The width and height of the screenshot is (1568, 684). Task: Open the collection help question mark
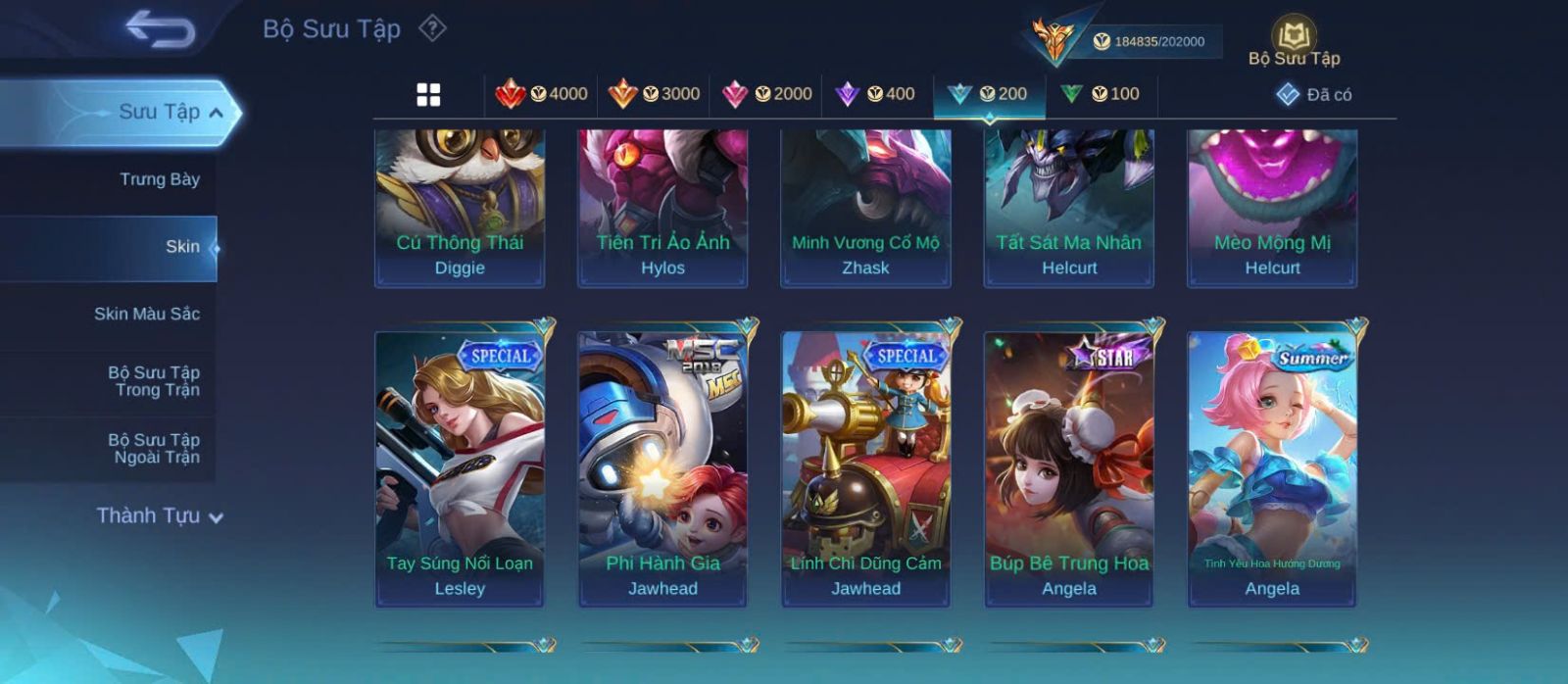coord(432,28)
